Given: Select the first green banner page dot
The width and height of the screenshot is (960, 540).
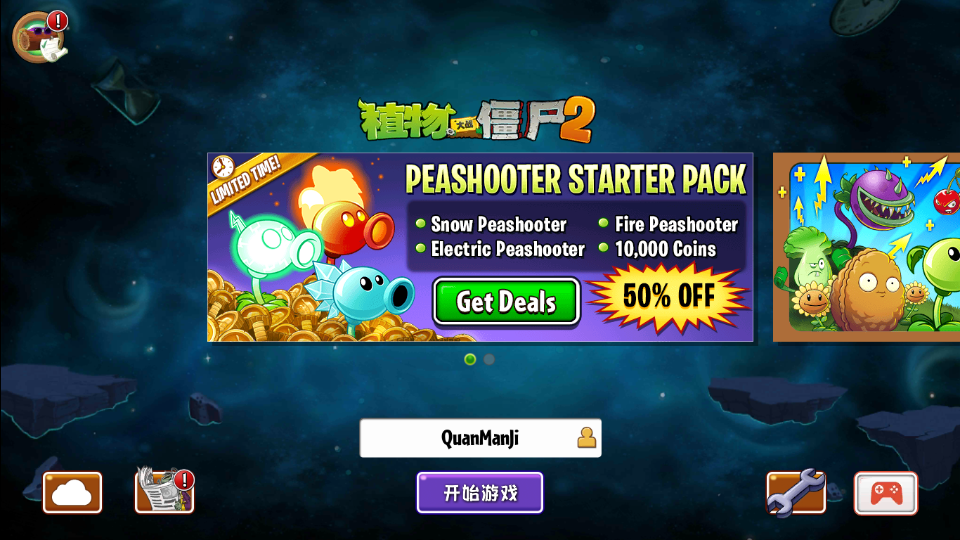Looking at the screenshot, I should (470, 359).
